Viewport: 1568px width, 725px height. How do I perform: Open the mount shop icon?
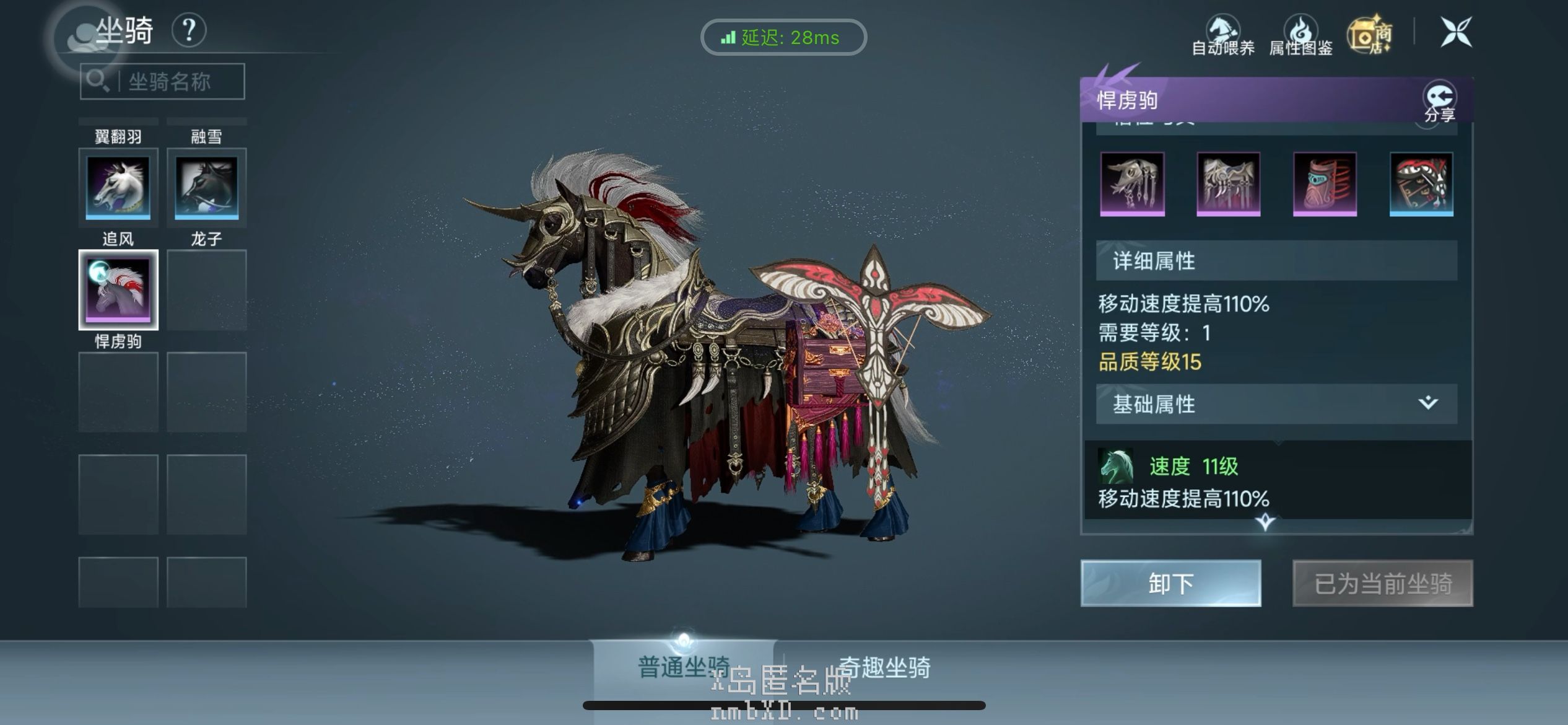1370,35
